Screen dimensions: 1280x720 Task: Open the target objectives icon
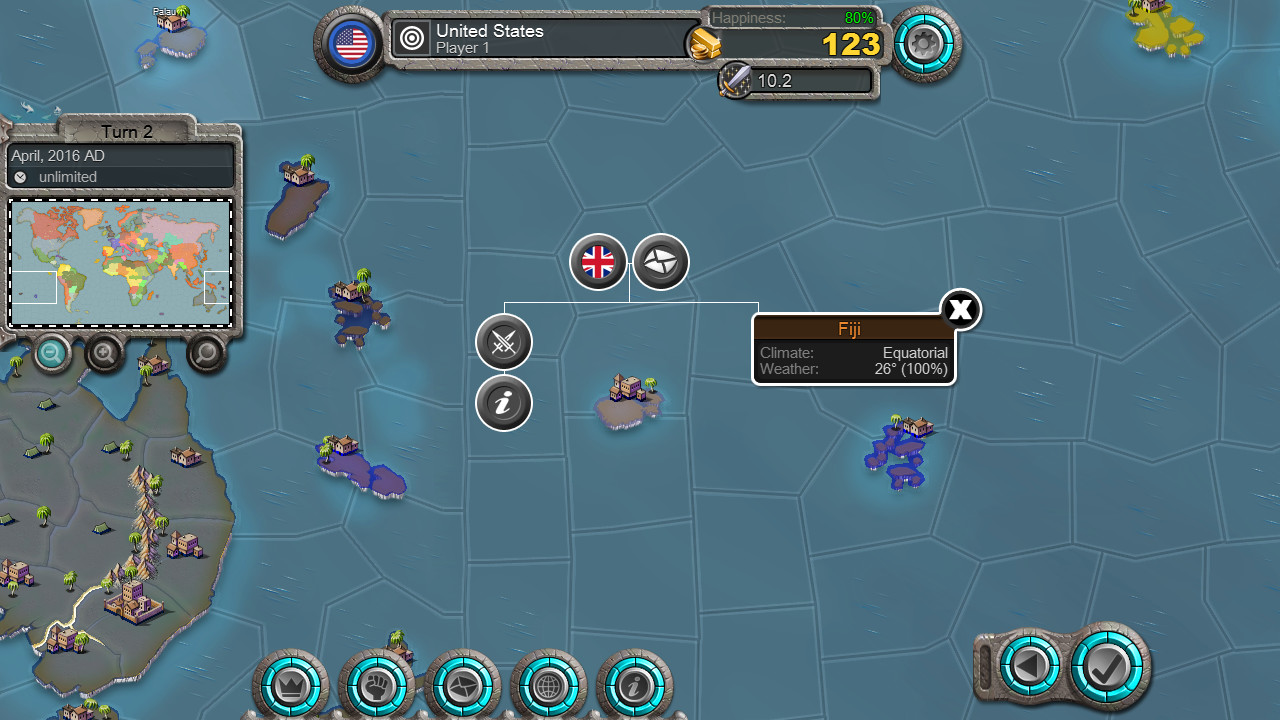(x=411, y=39)
